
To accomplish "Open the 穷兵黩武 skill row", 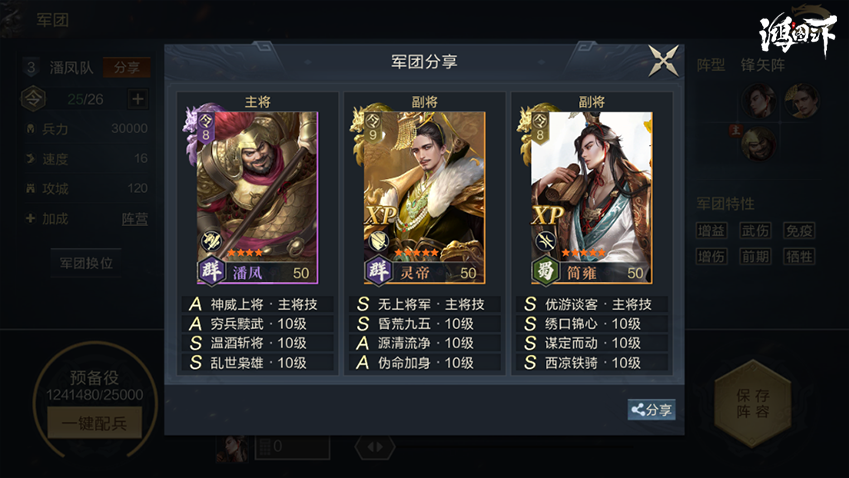I will pos(257,324).
